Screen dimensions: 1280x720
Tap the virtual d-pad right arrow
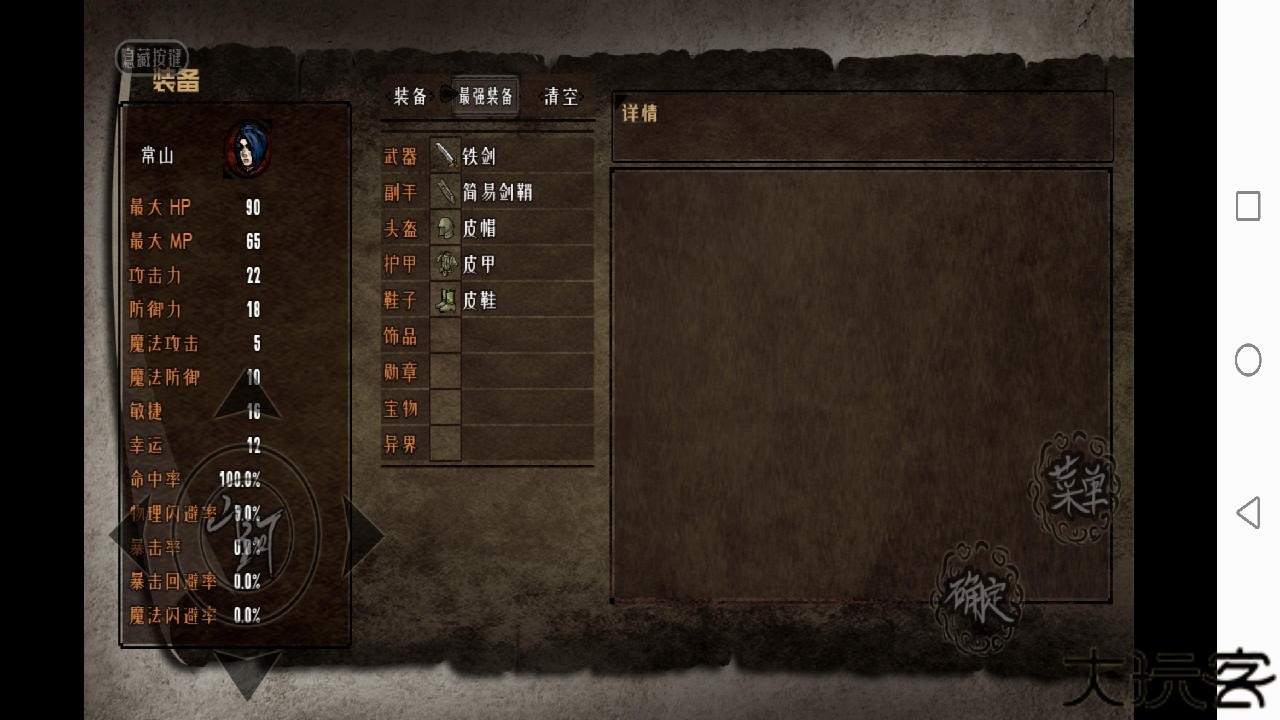pyautogui.click(x=362, y=536)
